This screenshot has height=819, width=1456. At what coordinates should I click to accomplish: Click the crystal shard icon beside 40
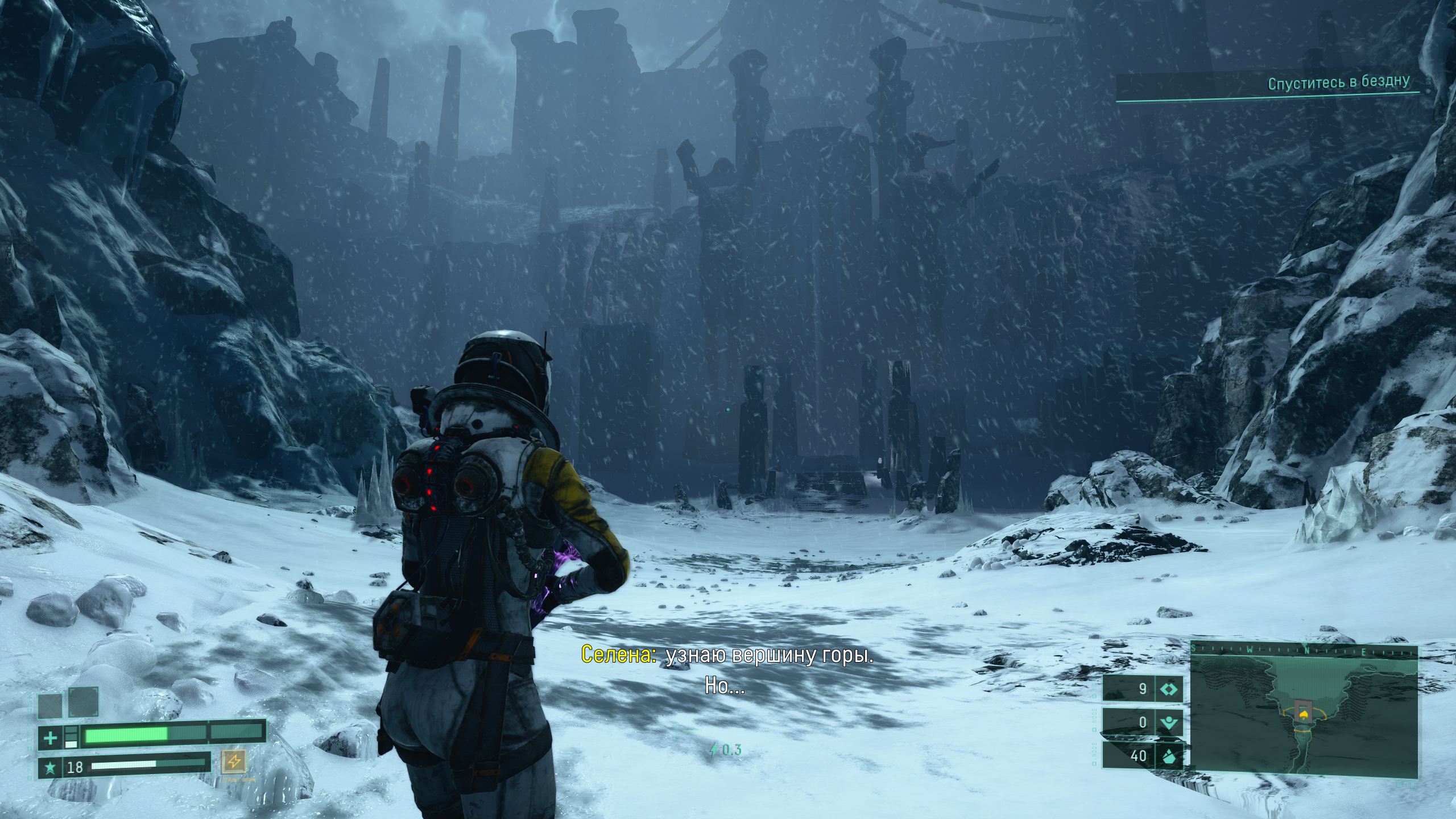point(1169,756)
